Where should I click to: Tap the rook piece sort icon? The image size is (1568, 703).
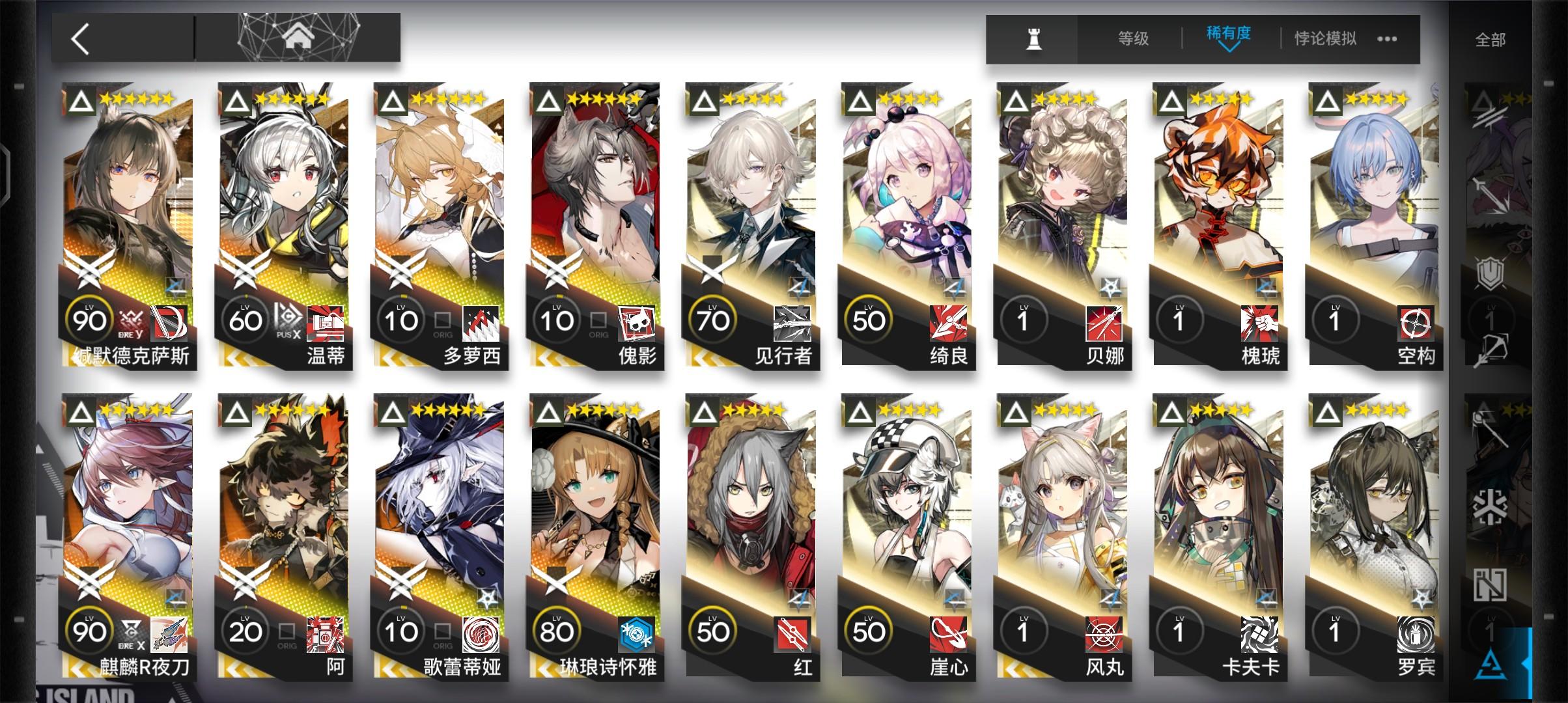click(x=1033, y=39)
